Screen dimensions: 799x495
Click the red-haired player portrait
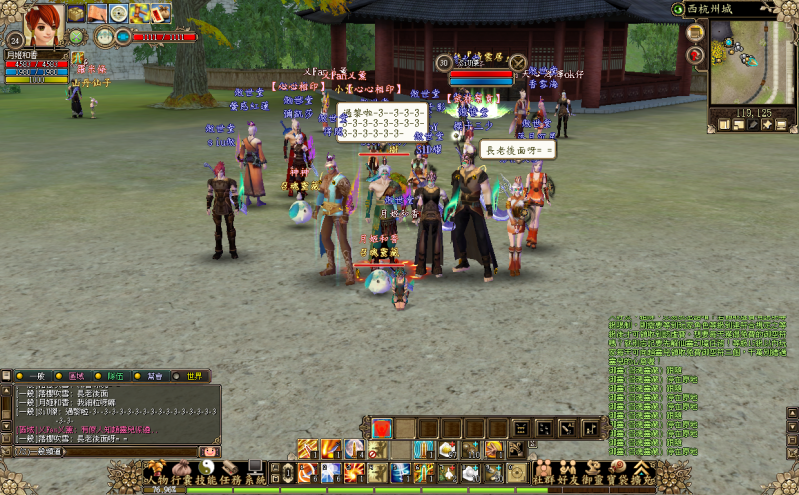tap(43, 19)
